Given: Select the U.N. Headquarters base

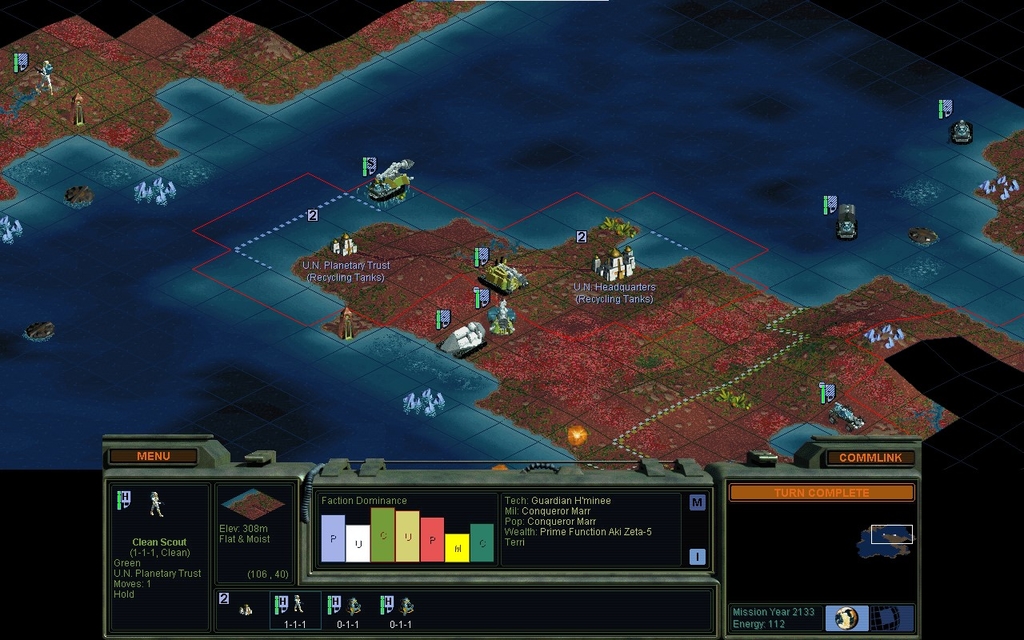Looking at the screenshot, I should (x=614, y=263).
